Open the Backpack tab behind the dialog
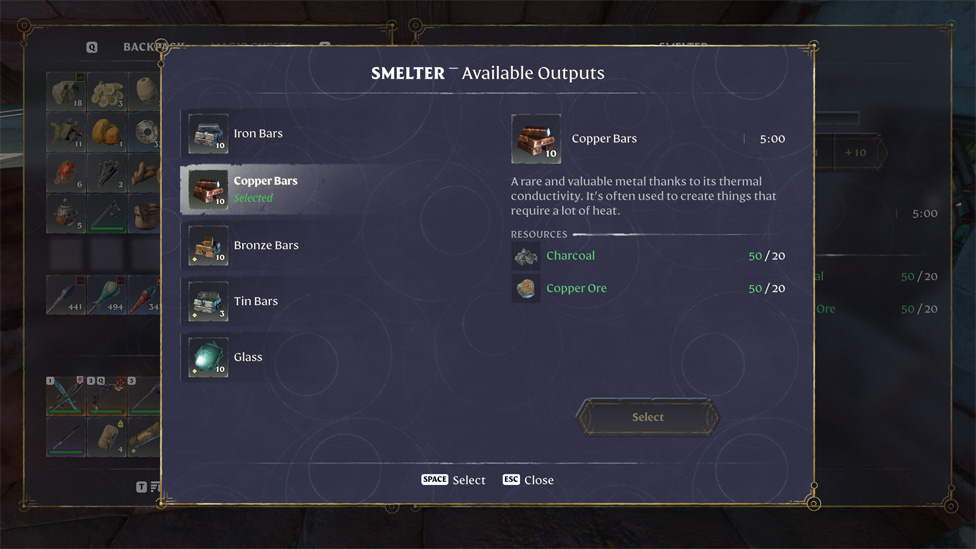The height and width of the screenshot is (549, 976). click(142, 47)
